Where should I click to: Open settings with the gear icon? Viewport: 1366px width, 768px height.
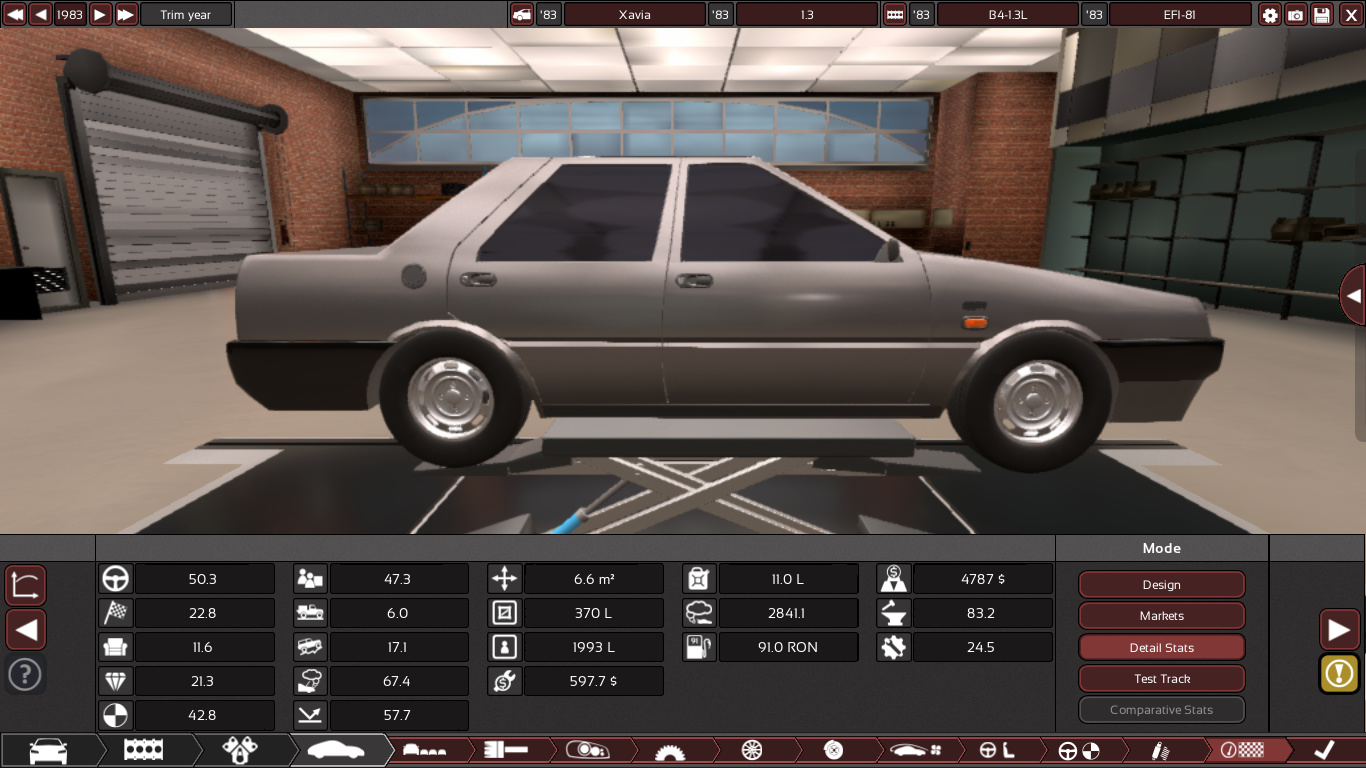tap(1270, 15)
